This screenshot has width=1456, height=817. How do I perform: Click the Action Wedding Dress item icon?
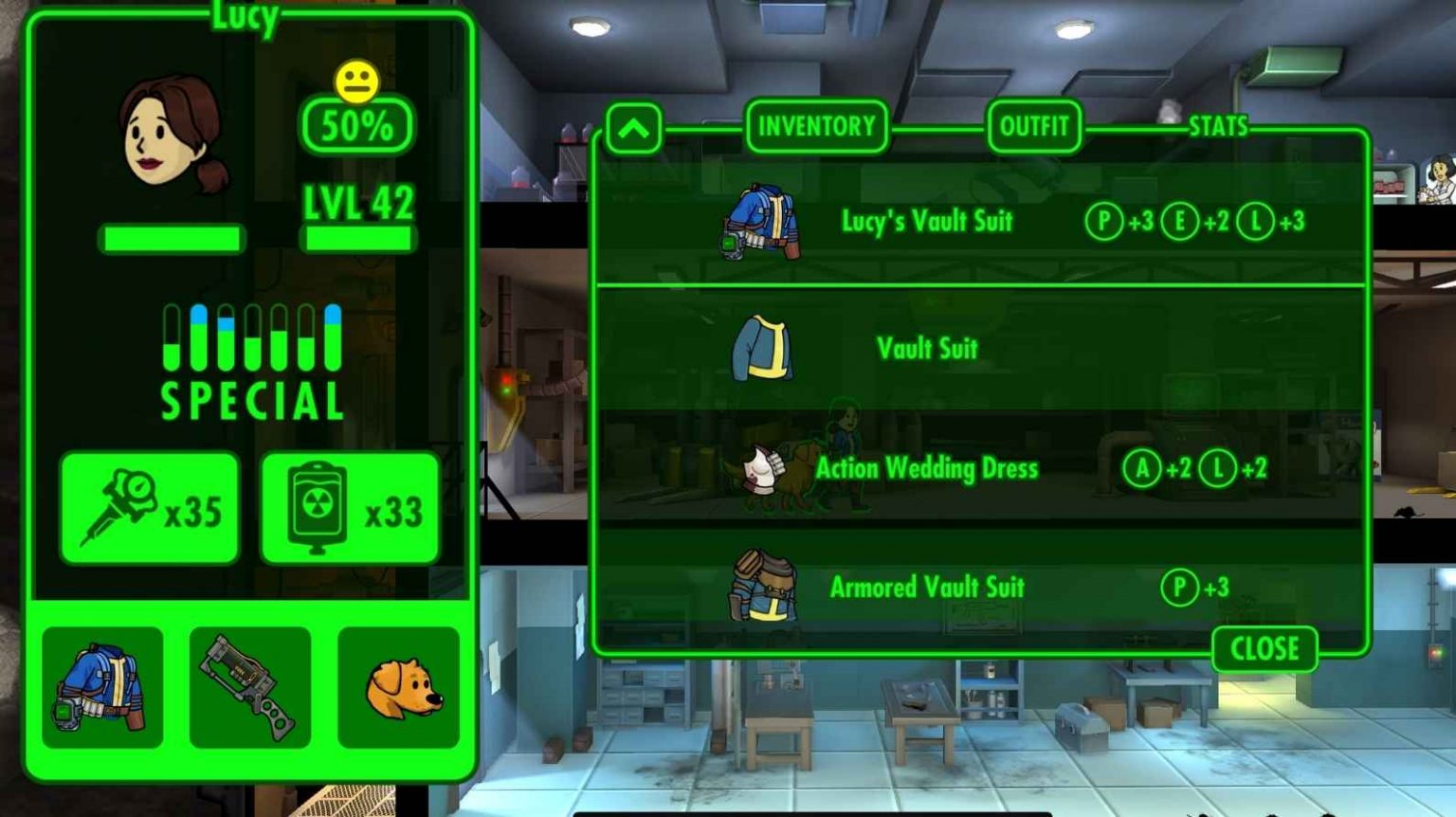pos(763,467)
